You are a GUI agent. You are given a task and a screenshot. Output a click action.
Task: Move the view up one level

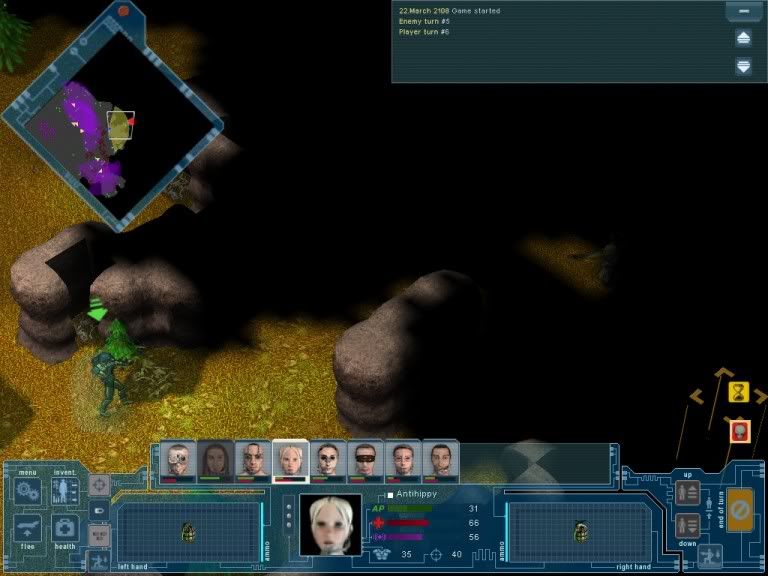pyautogui.click(x=687, y=493)
